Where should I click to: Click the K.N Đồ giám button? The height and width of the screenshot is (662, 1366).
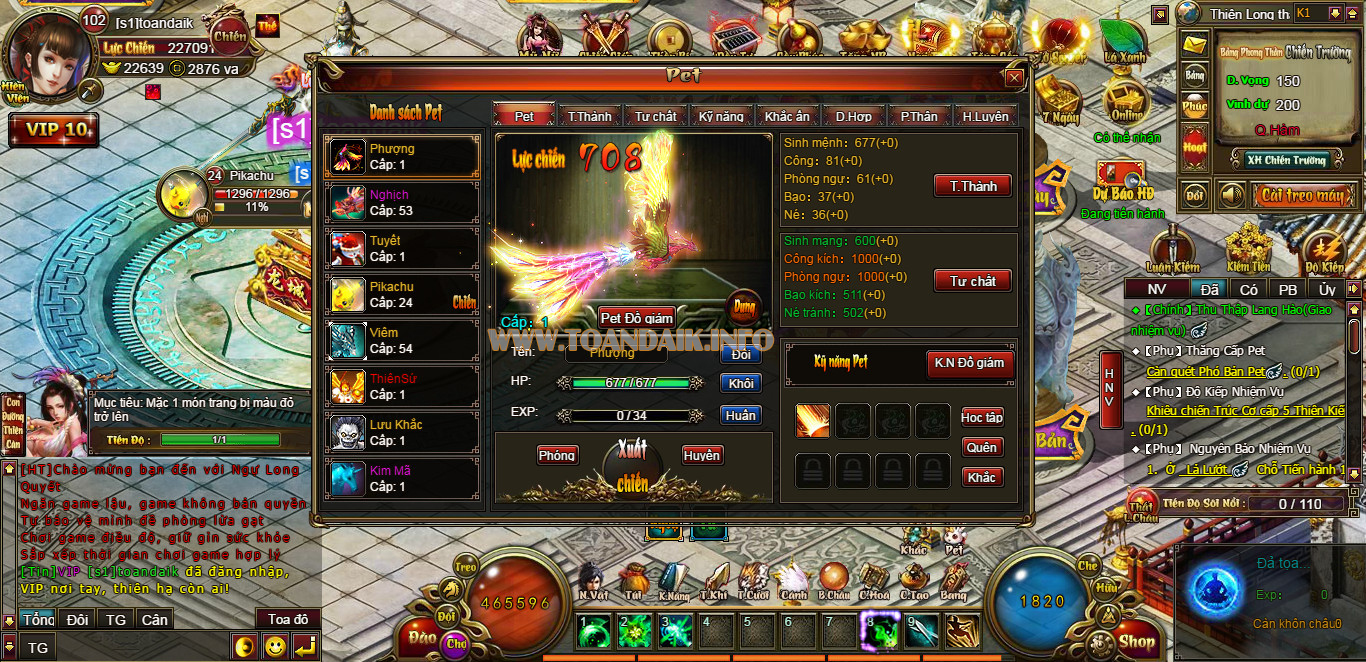tap(968, 363)
